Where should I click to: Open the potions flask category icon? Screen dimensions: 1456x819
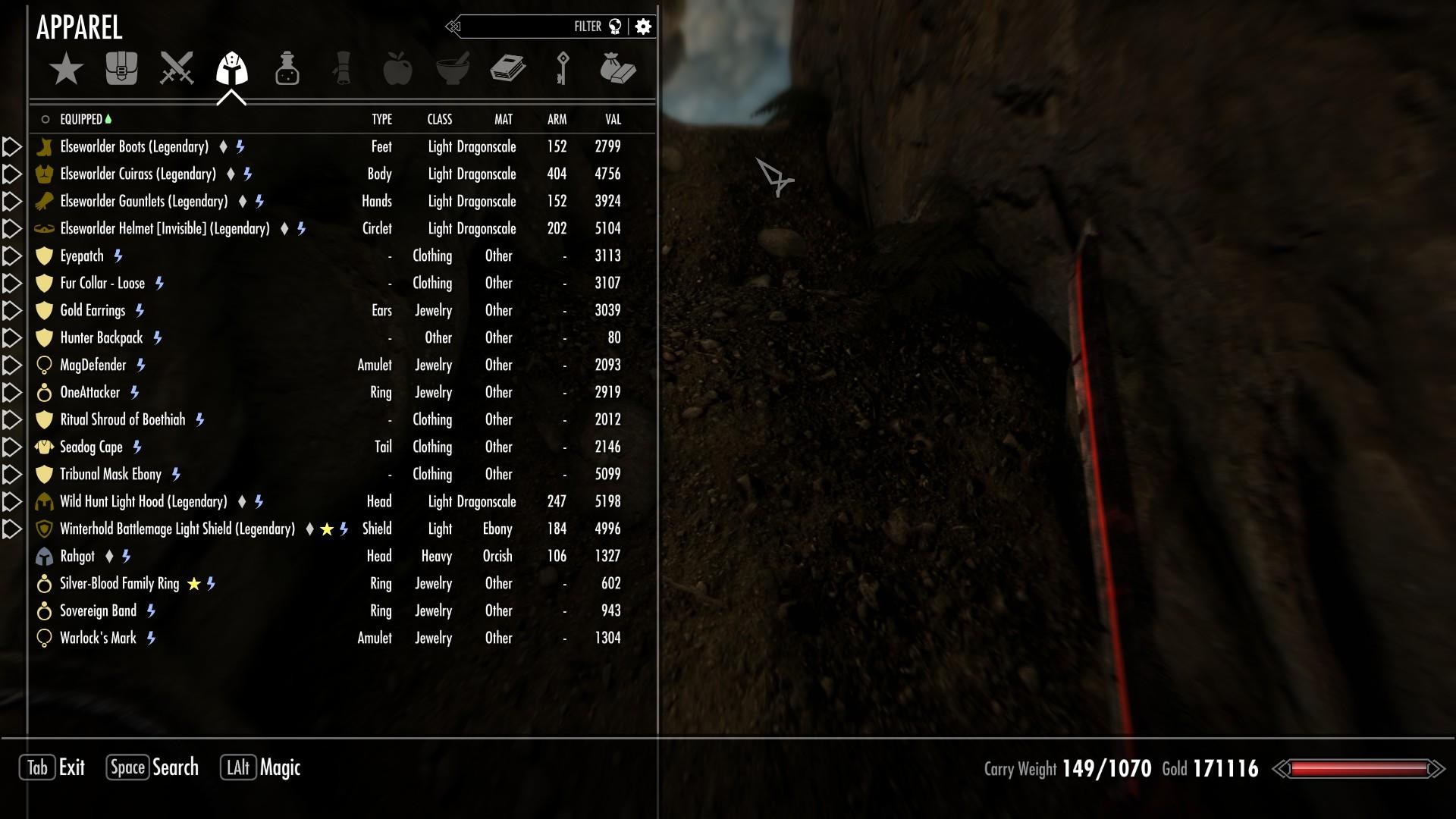pyautogui.click(x=287, y=68)
